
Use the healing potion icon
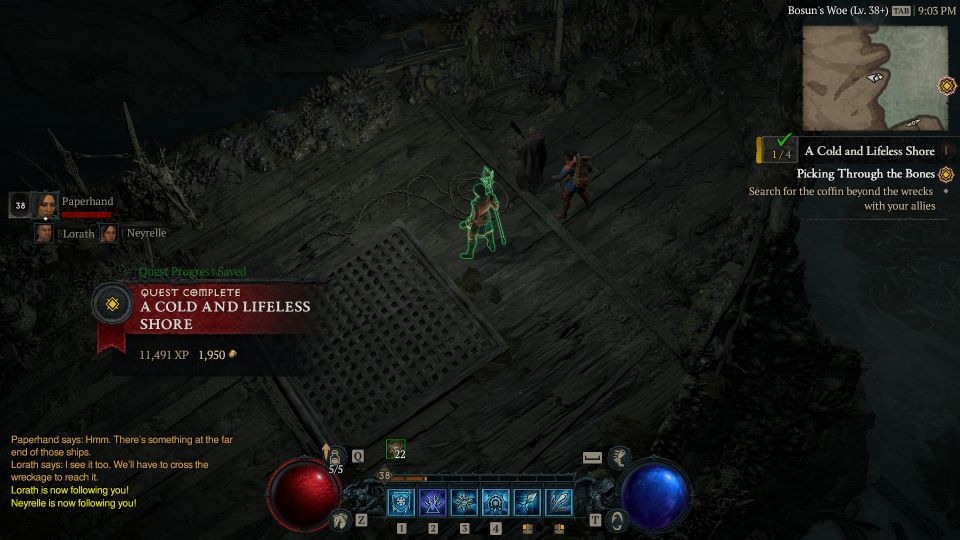click(336, 457)
